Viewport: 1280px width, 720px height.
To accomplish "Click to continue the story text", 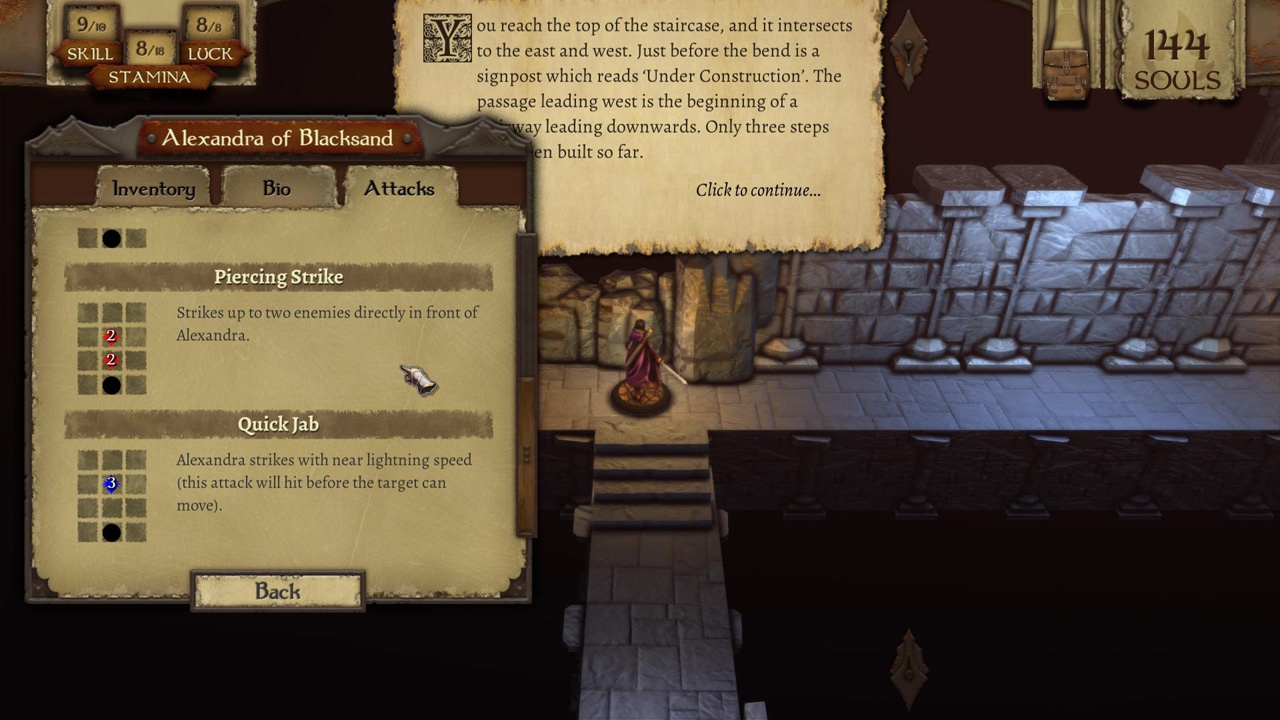I will pos(757,190).
